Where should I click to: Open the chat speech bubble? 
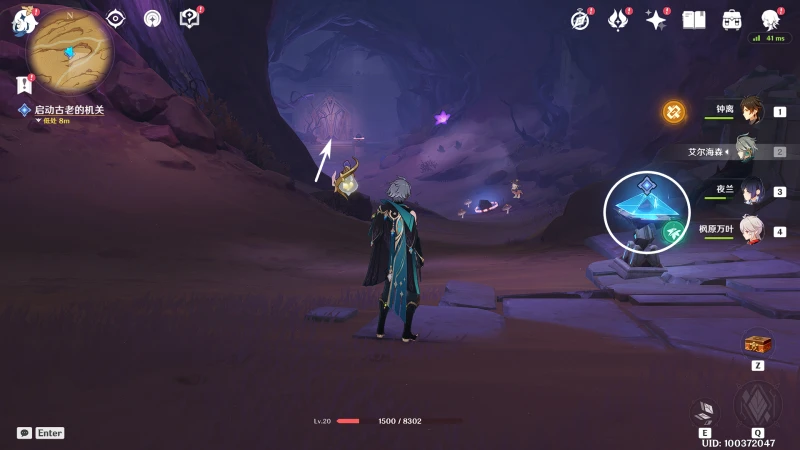[x=24, y=433]
